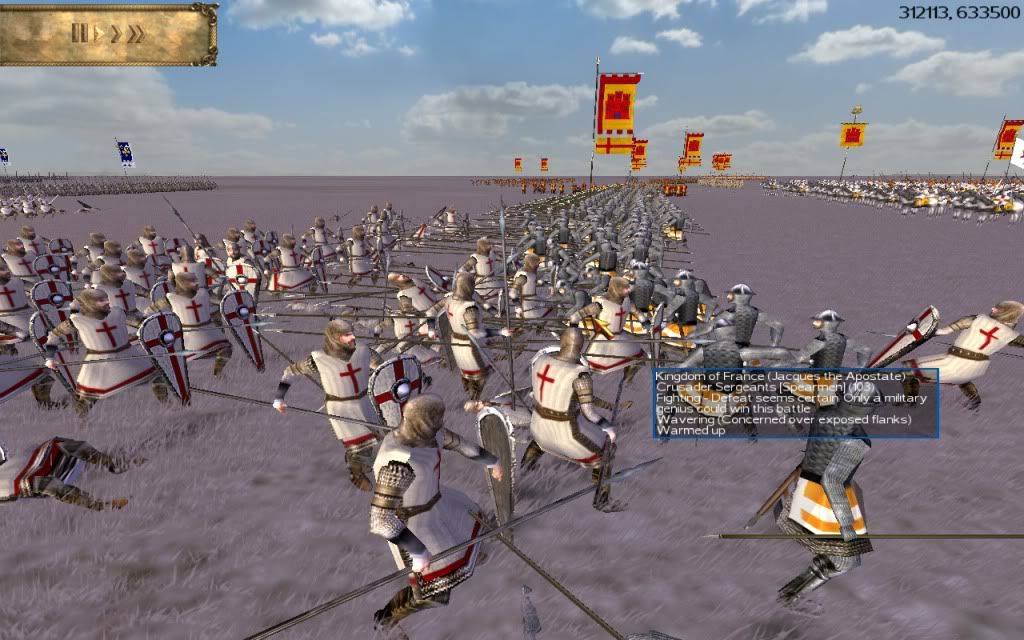
Task: Set battle speed to normal play
Action: click(98, 33)
